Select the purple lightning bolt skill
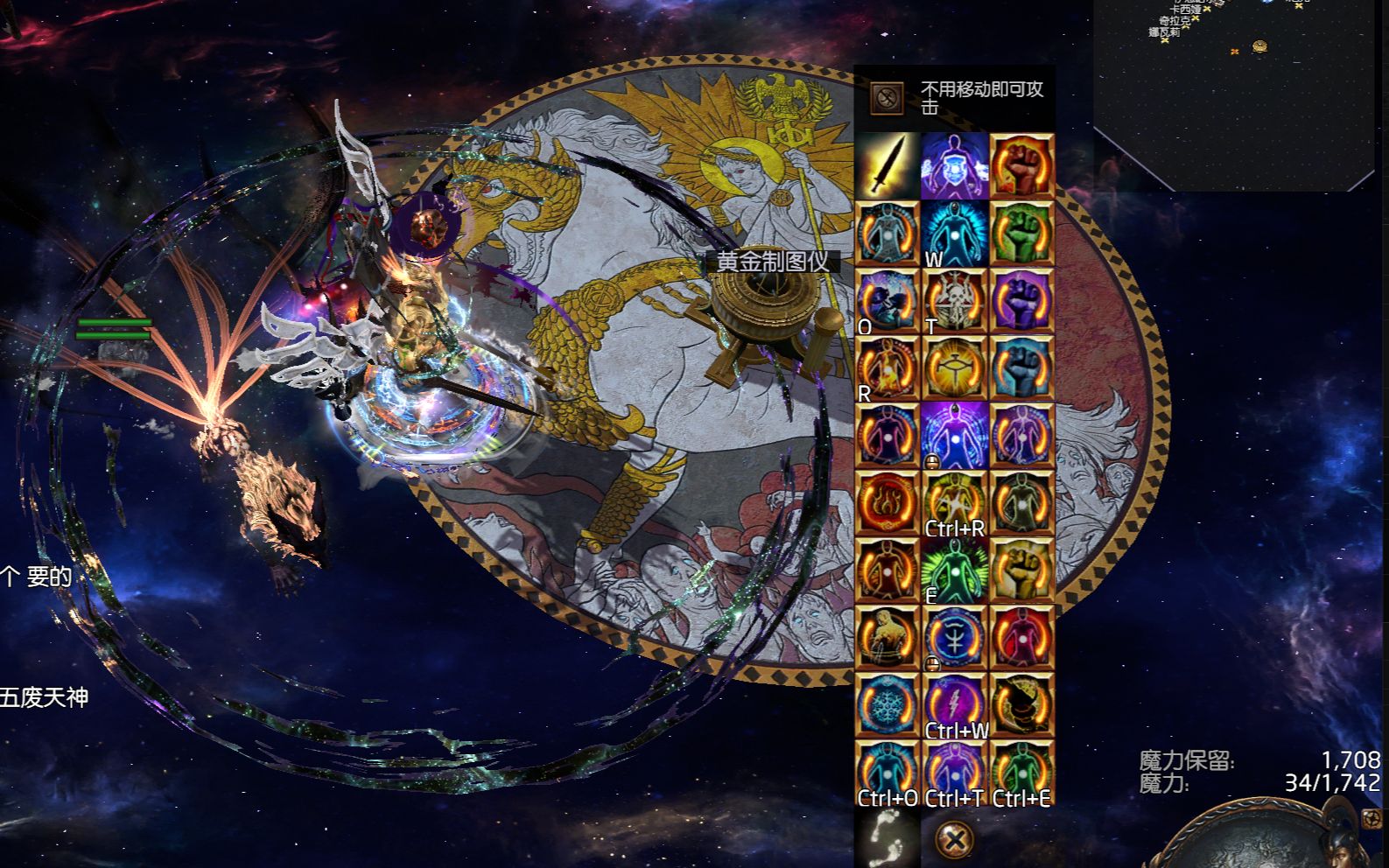The width and height of the screenshot is (1389, 868). point(954,705)
